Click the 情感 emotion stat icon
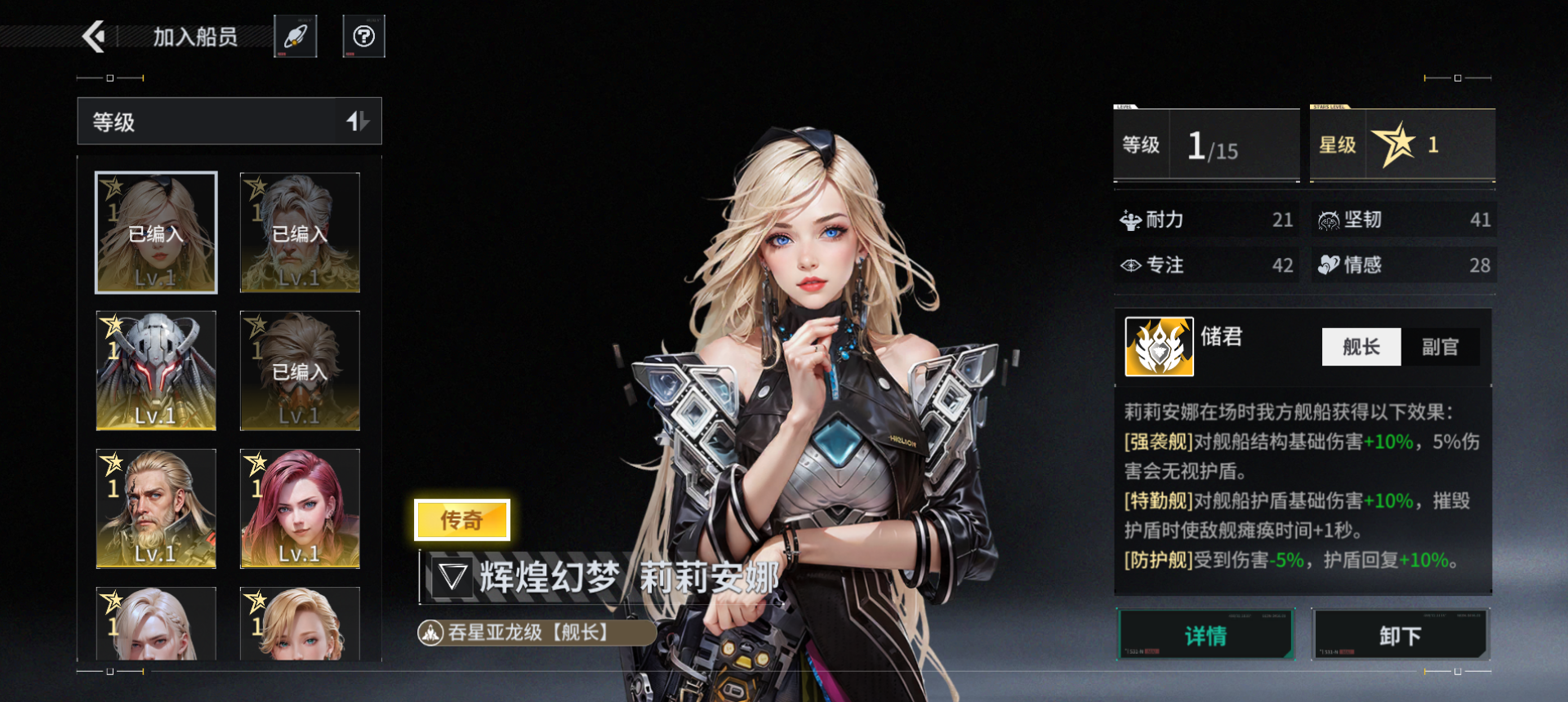Screen dimensions: 1568x702 click(x=1331, y=264)
